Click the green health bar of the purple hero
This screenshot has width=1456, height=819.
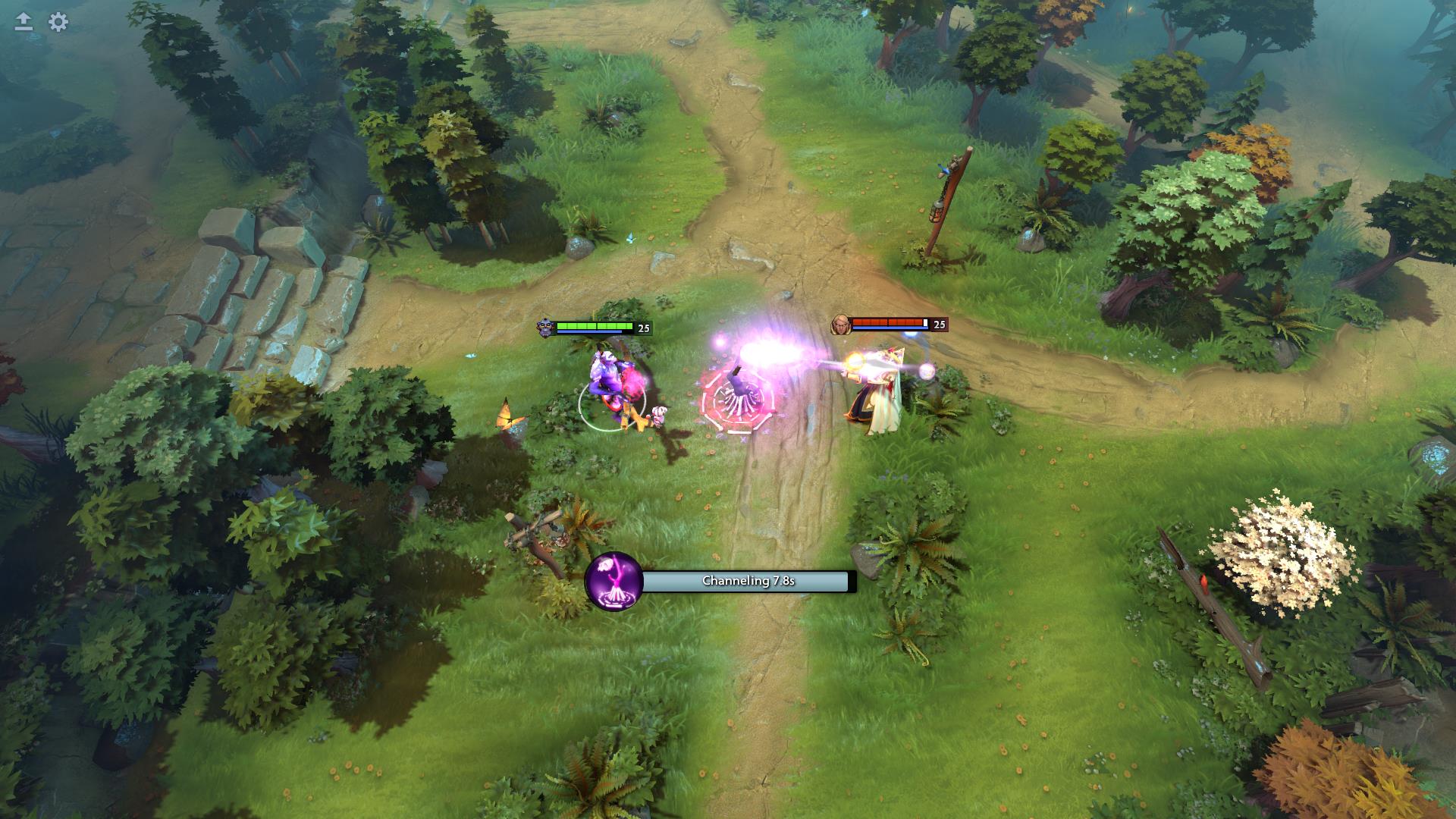pyautogui.click(x=595, y=324)
